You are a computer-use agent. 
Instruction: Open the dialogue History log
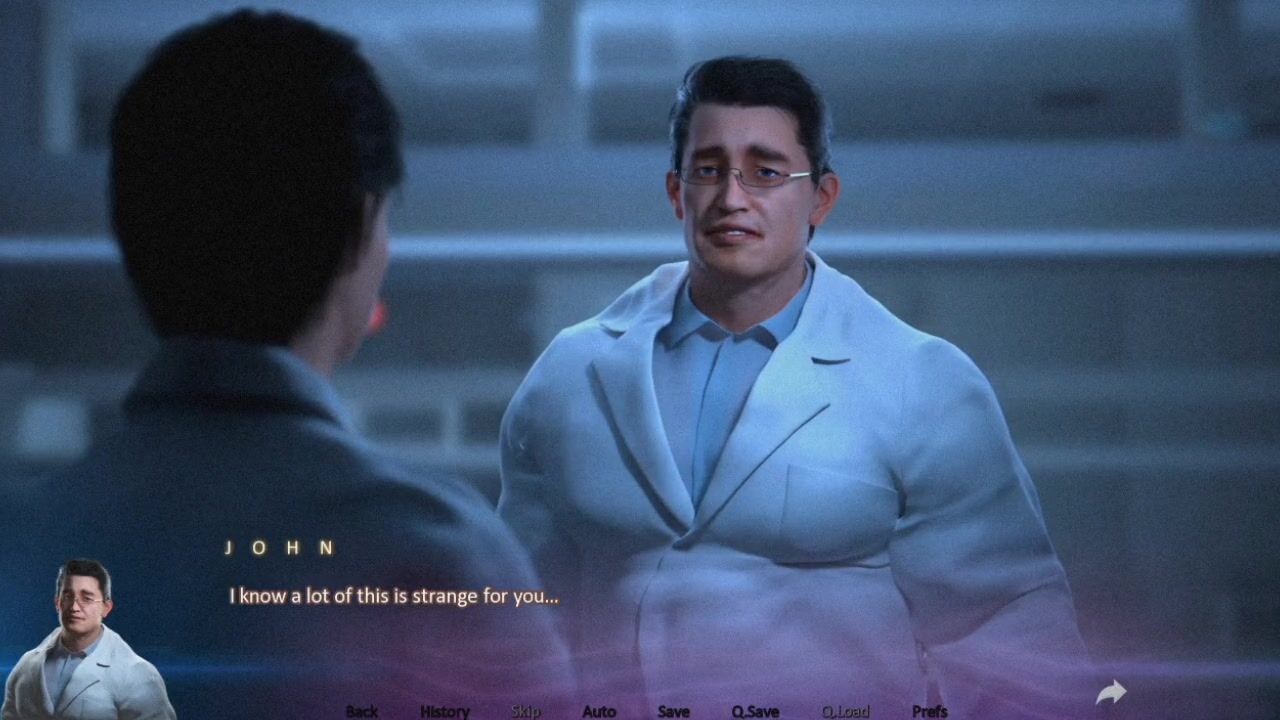click(445, 711)
